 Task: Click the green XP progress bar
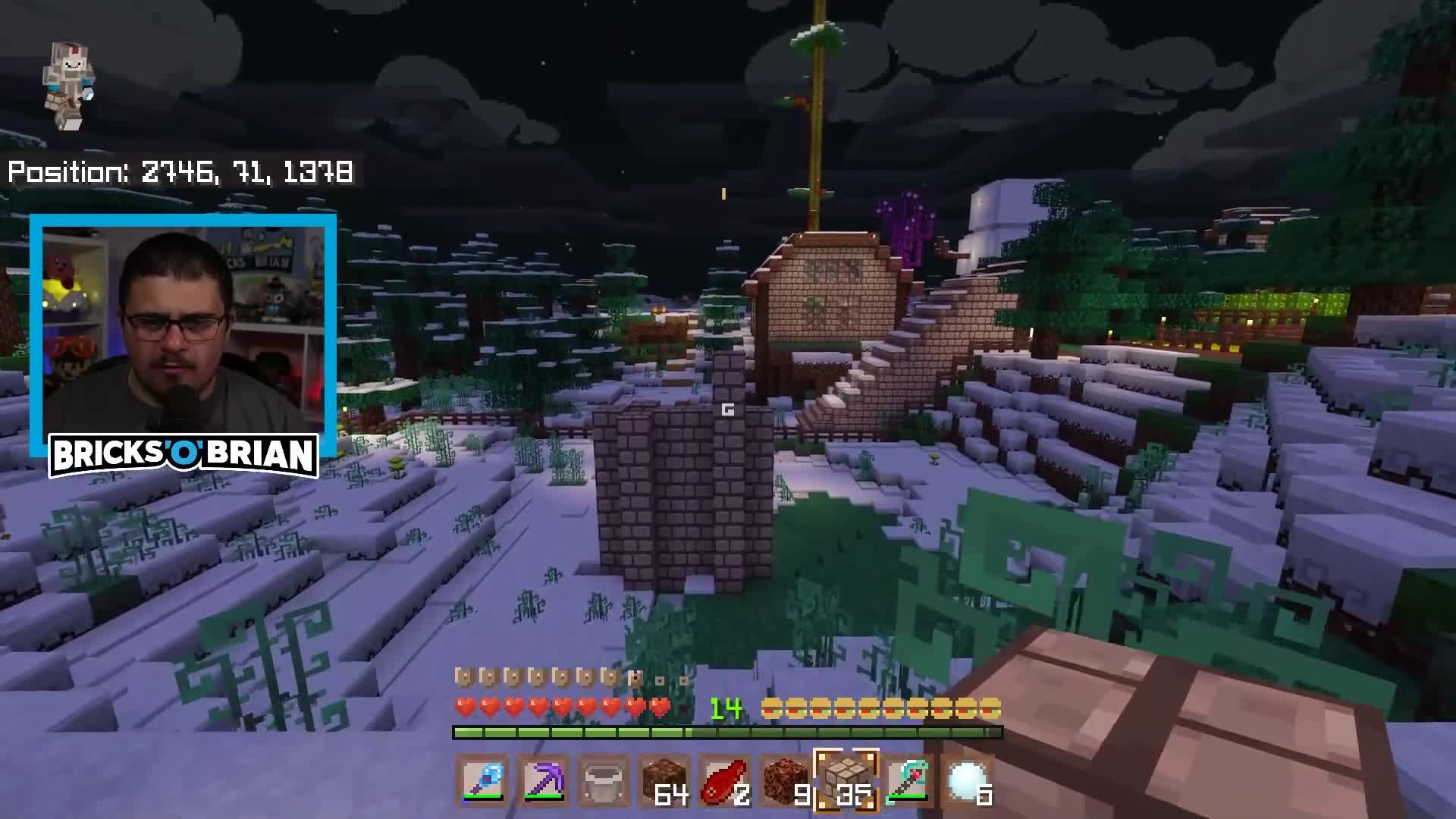[728, 732]
